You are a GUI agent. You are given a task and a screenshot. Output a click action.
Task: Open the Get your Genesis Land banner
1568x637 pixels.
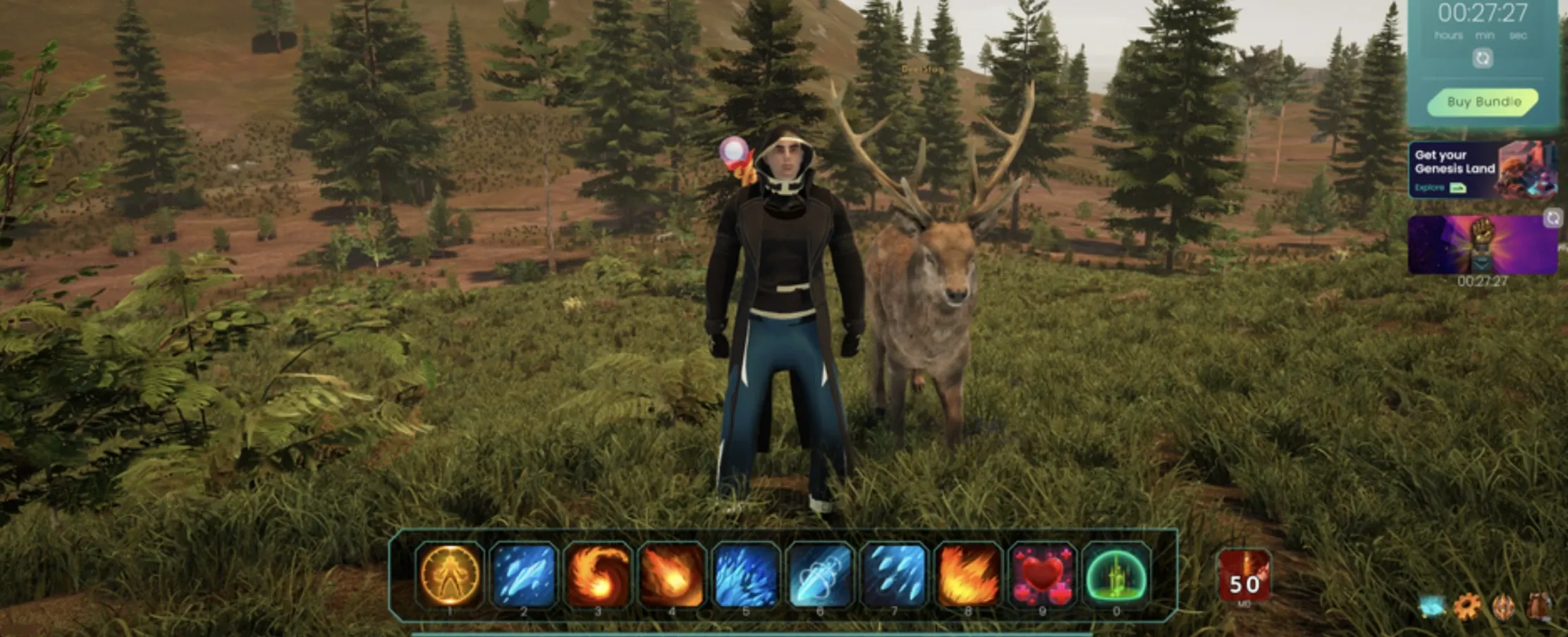click(1482, 170)
